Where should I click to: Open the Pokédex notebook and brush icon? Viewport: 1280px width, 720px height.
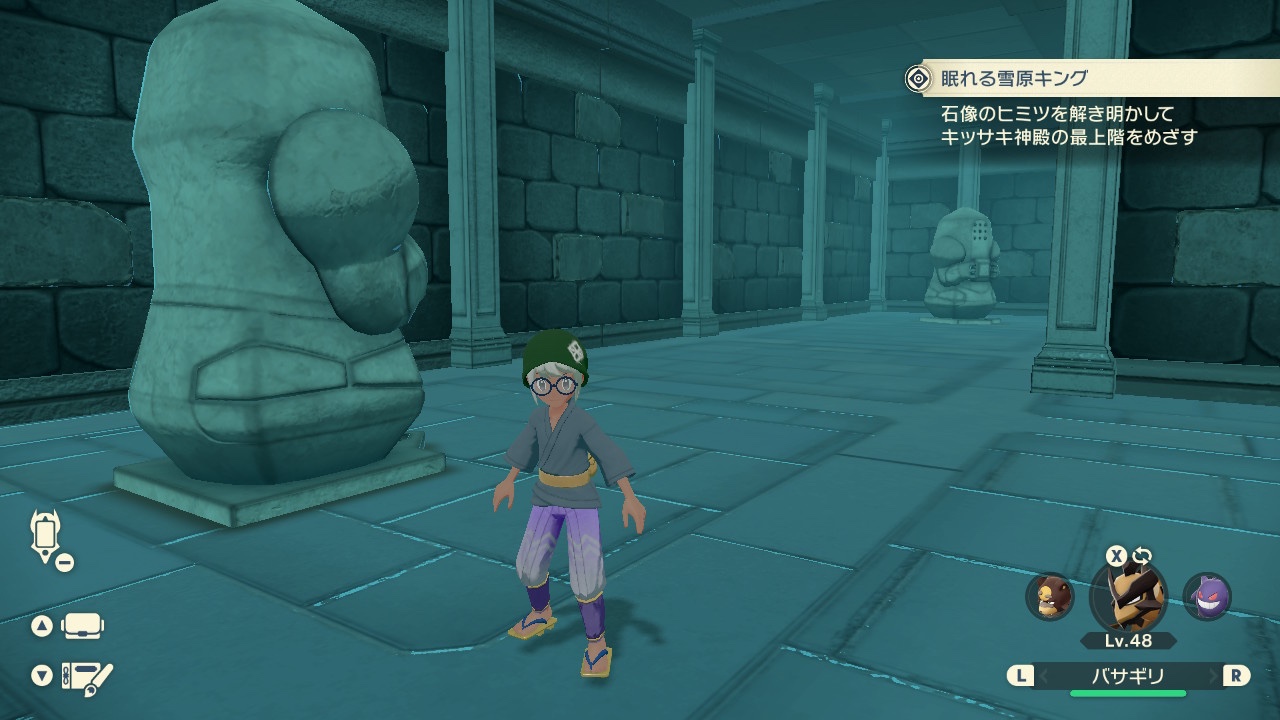pyautogui.click(x=87, y=677)
